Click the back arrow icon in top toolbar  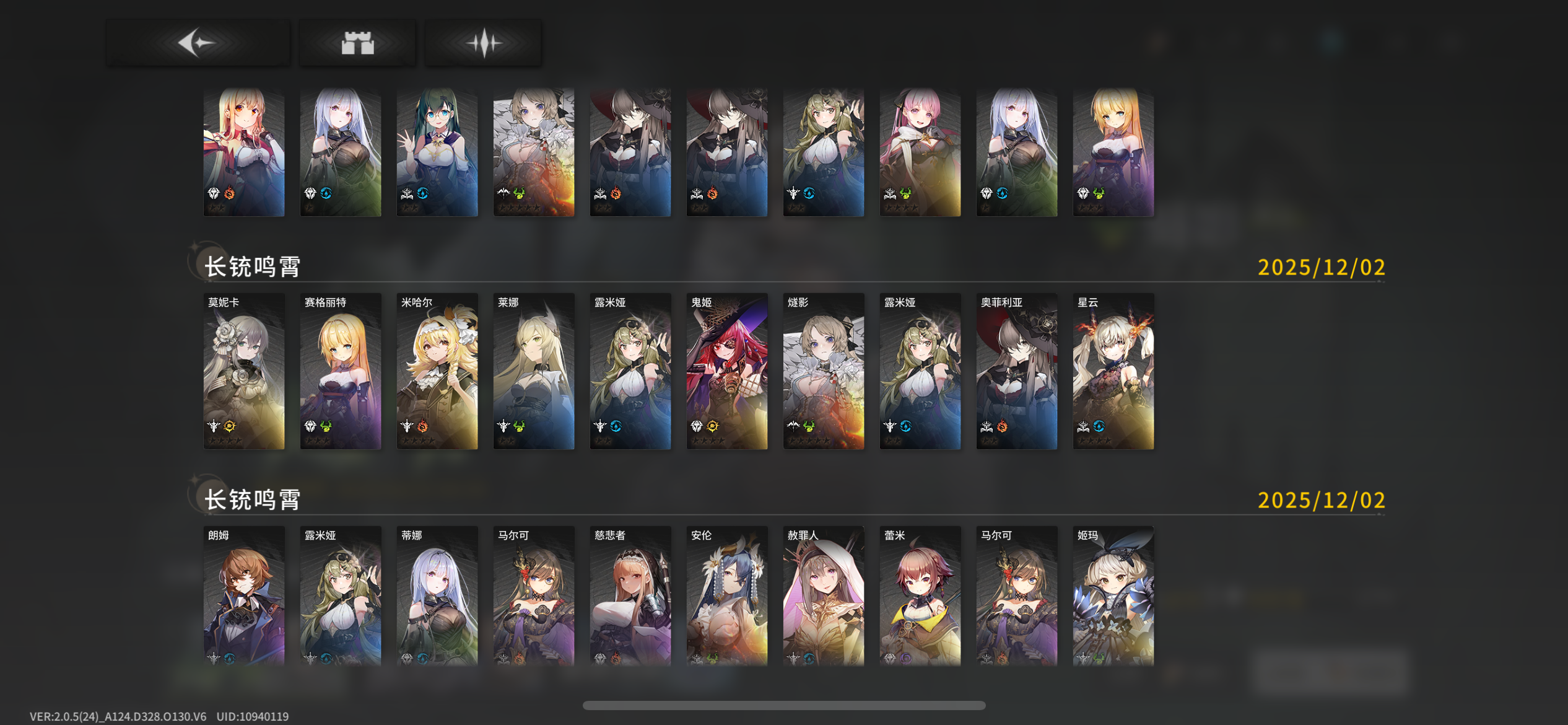197,42
